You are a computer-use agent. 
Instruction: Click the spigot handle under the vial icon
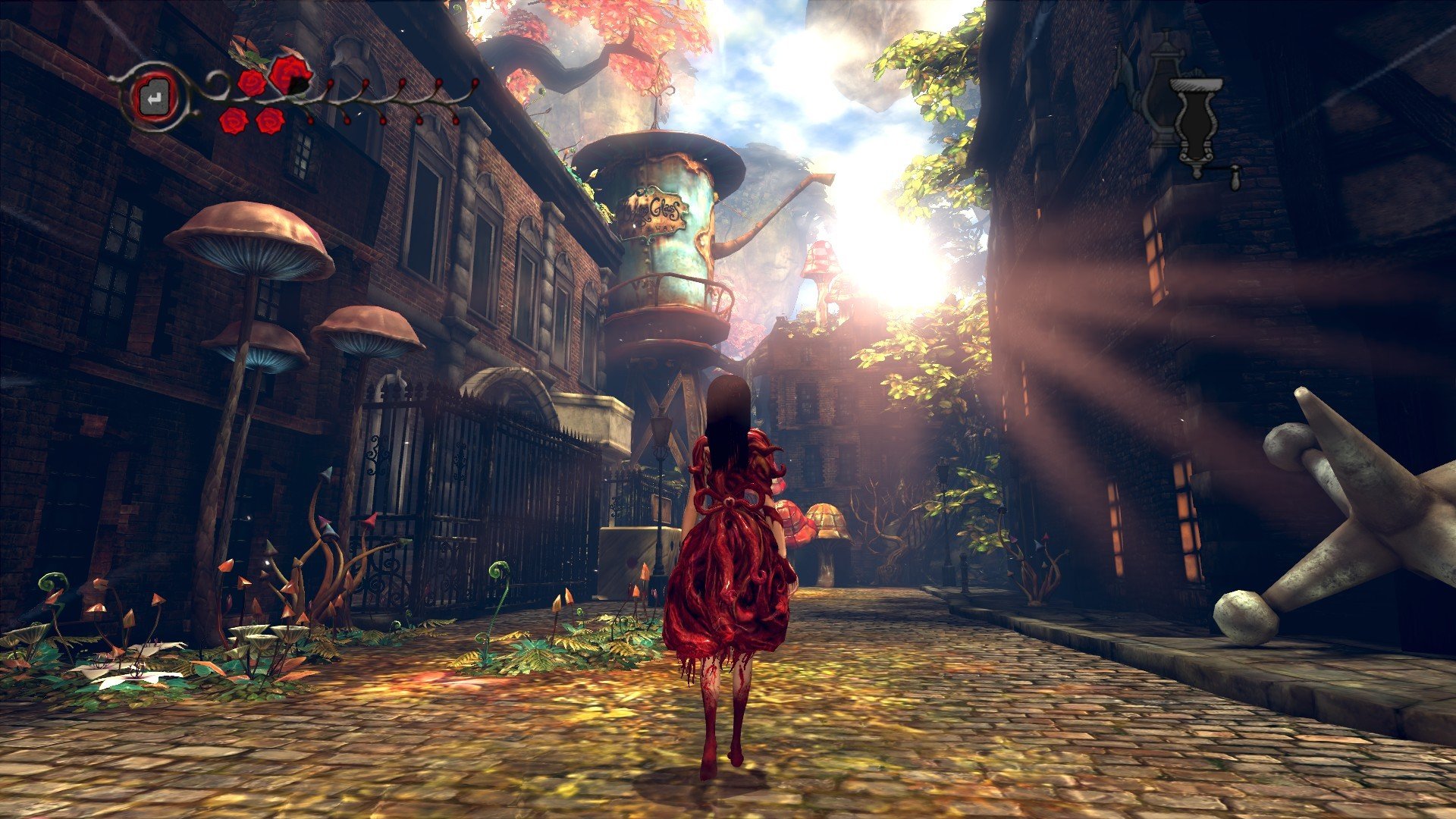click(x=1235, y=177)
